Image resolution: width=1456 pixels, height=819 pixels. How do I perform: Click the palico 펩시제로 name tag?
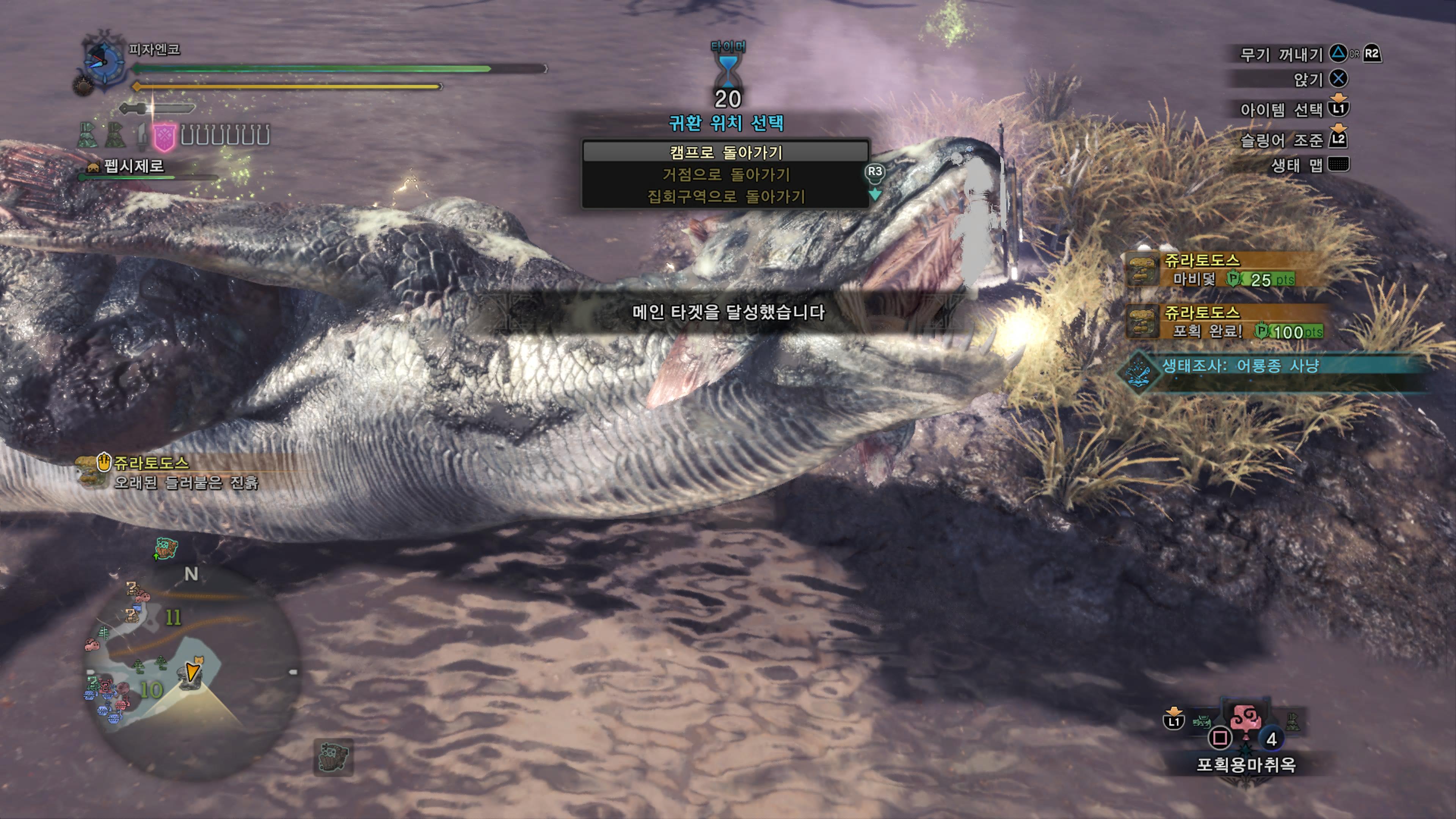point(133,166)
